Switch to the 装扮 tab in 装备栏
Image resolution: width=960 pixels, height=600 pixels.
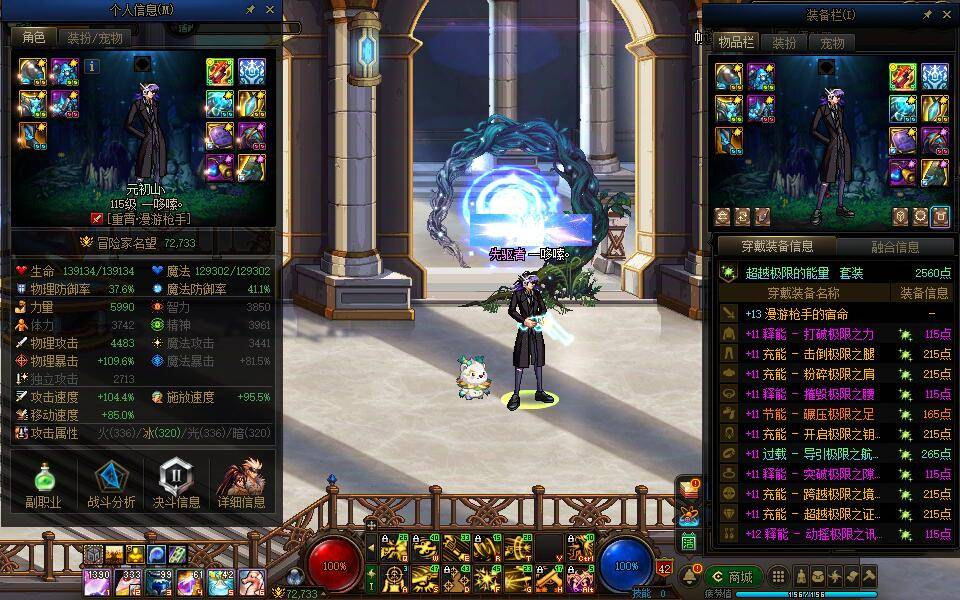click(785, 43)
